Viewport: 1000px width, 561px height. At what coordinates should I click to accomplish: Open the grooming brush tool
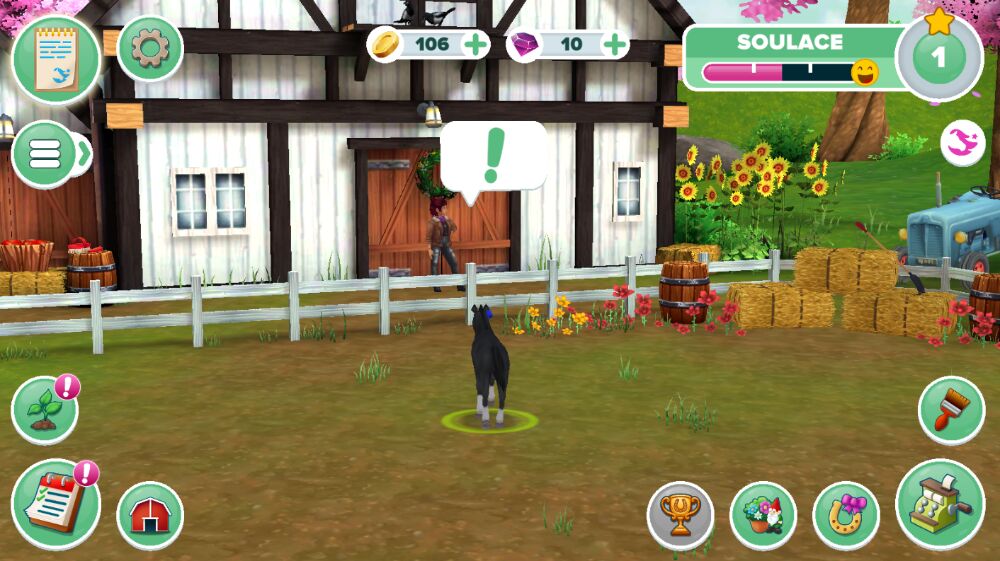pos(951,409)
